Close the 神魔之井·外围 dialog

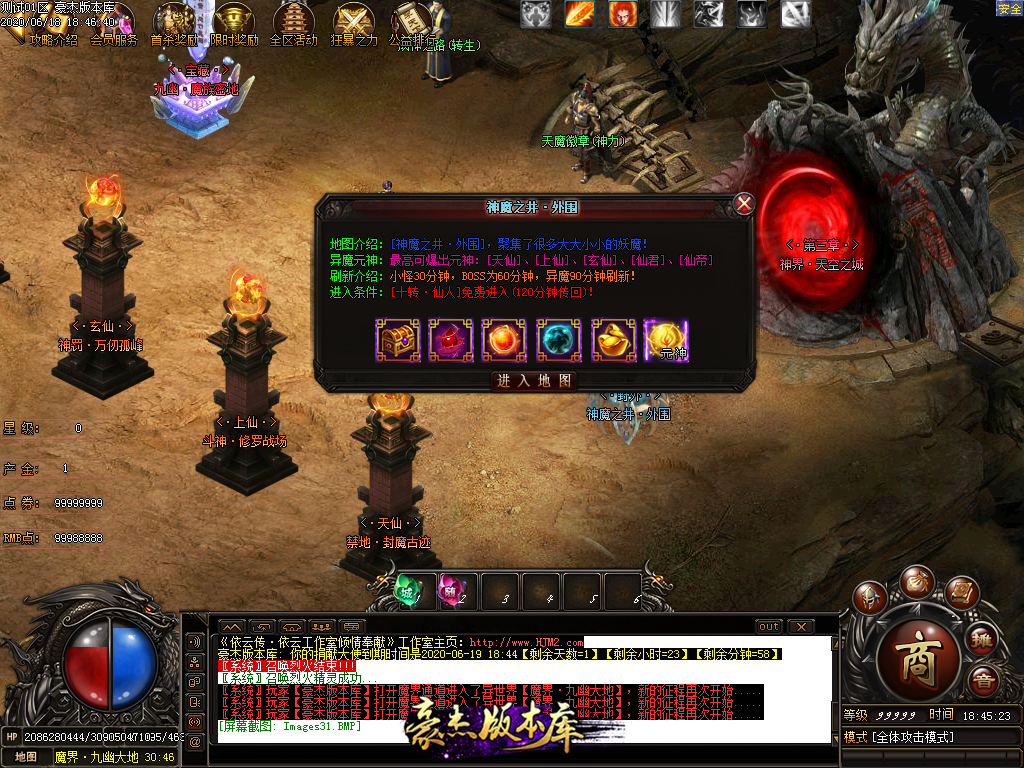coord(744,205)
